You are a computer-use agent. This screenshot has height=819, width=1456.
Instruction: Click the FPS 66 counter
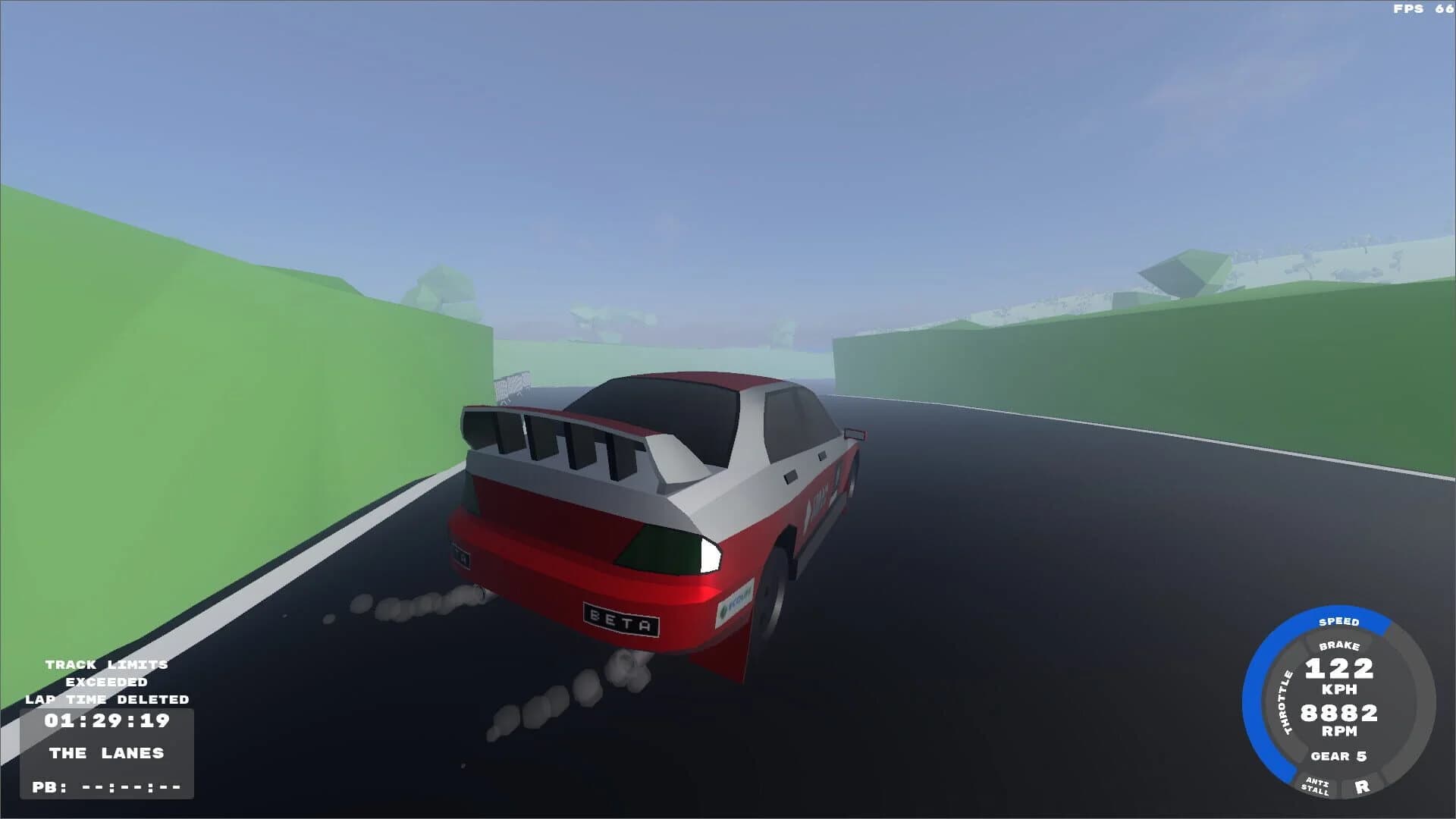point(1426,9)
